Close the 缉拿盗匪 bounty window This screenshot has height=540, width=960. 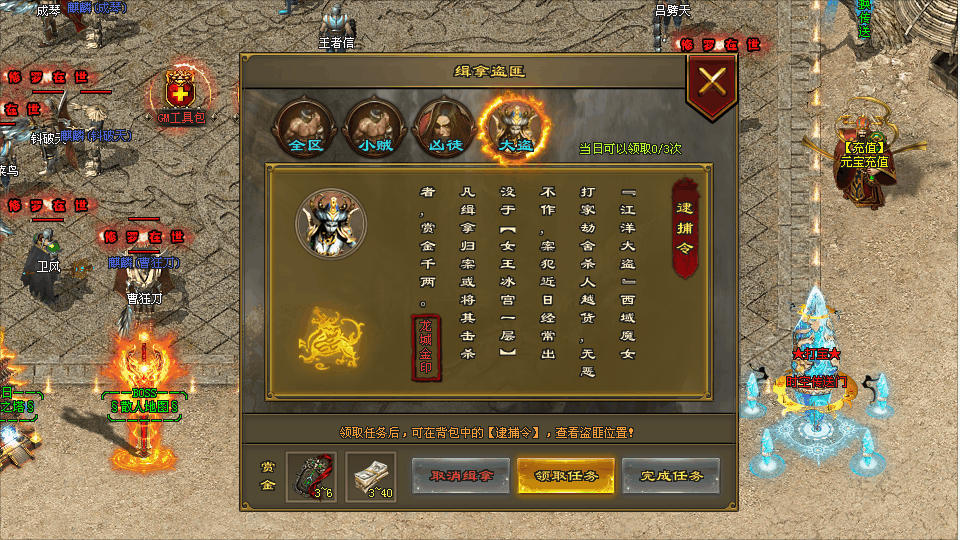tap(712, 82)
